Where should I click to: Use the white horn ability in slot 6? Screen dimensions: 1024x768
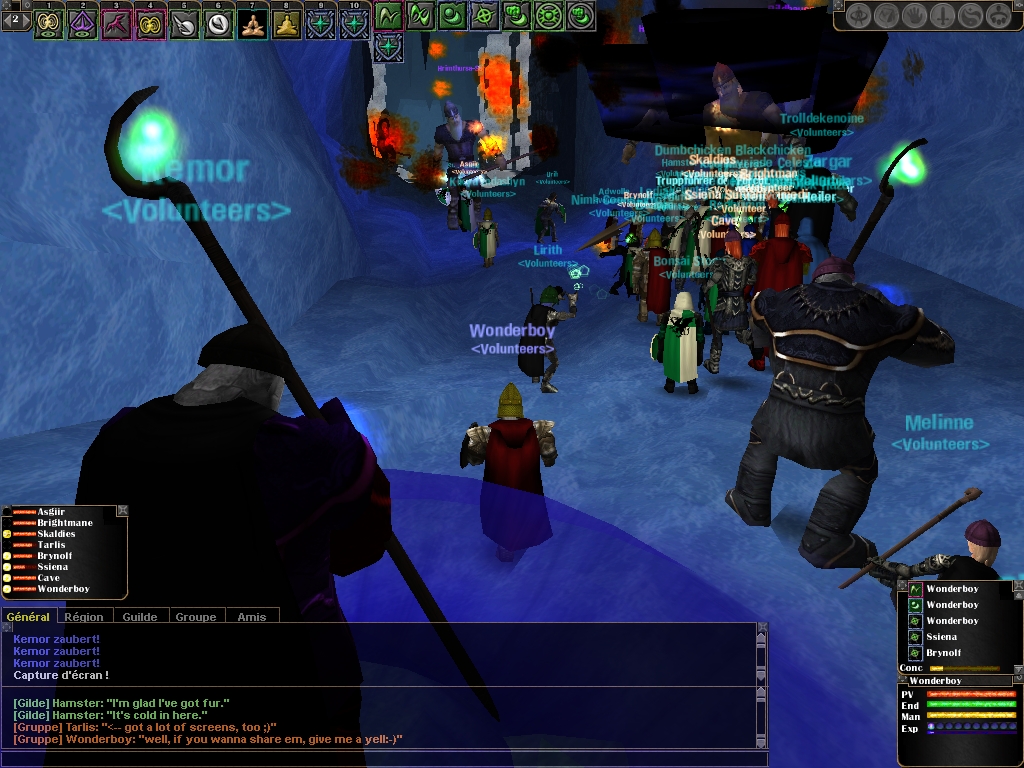click(x=218, y=21)
